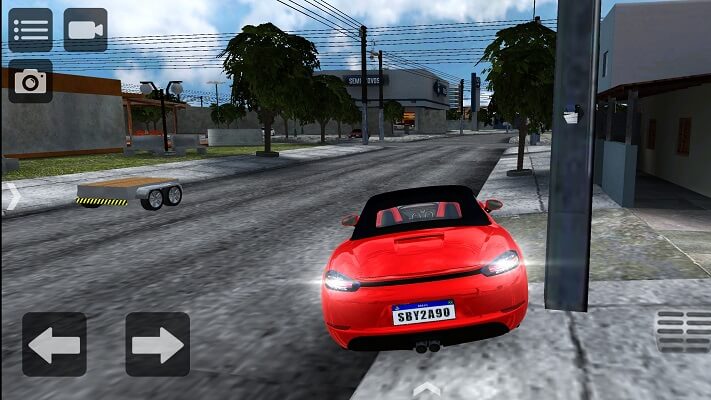Tap the pedal control
Viewport: 711px width, 400px height.
[683, 331]
